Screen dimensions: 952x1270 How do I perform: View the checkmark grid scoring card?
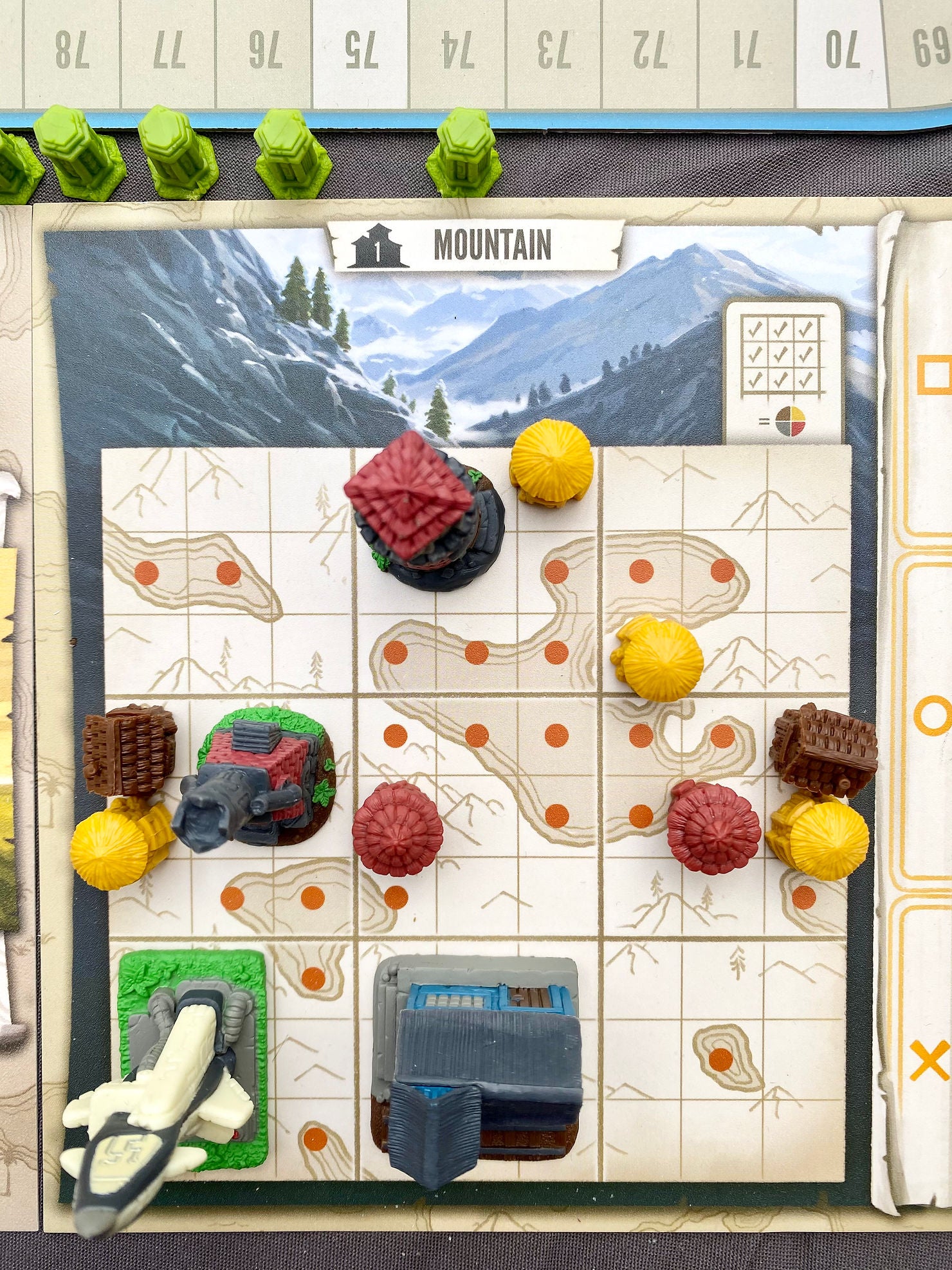coord(782,370)
